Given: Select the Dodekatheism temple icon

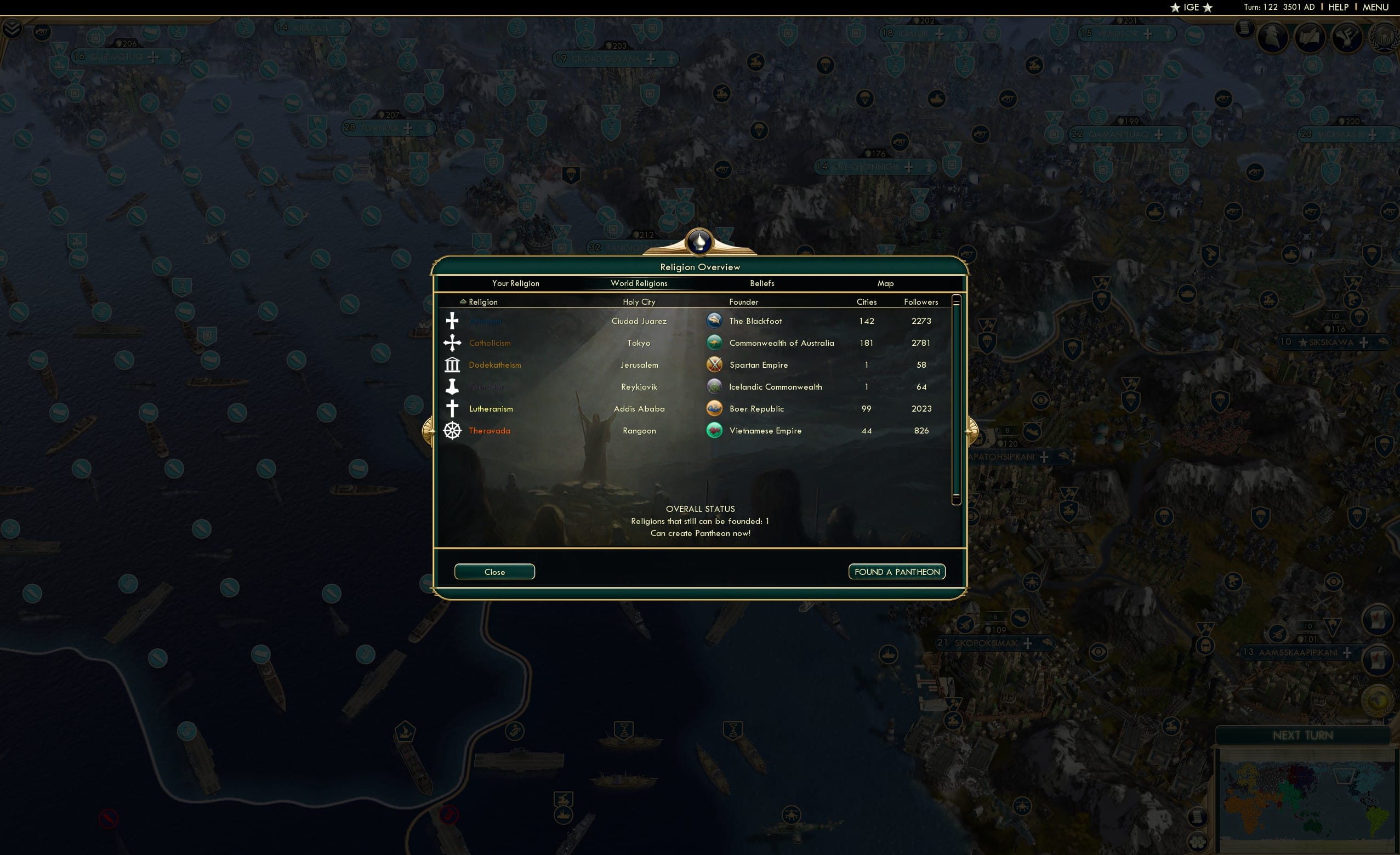Looking at the screenshot, I should click(452, 364).
